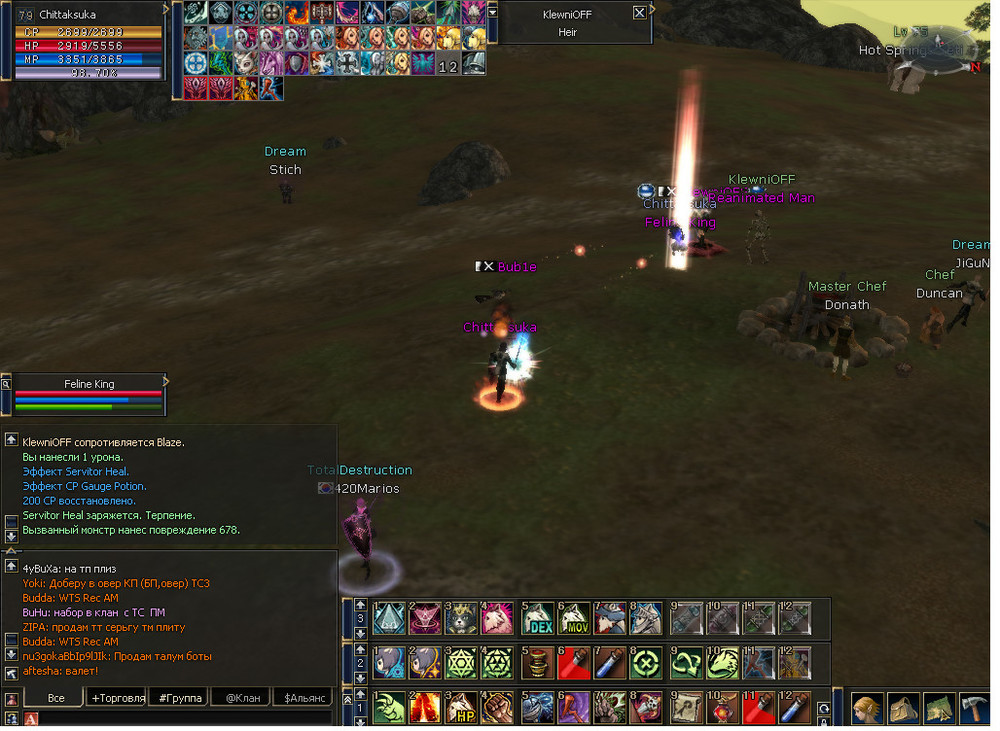The height and width of the screenshot is (731, 1000).
Task: Switch to the Торговля chat tab
Action: [x=117, y=698]
